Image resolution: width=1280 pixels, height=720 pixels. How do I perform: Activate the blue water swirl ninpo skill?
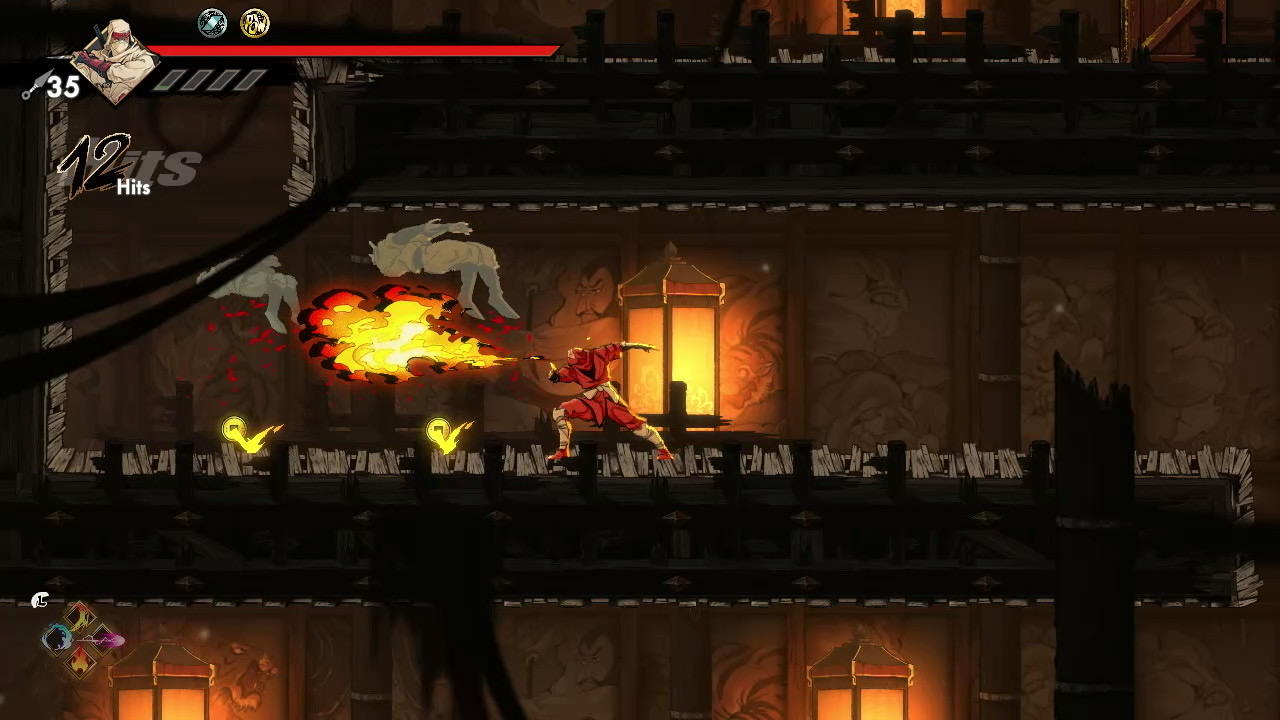click(x=56, y=638)
